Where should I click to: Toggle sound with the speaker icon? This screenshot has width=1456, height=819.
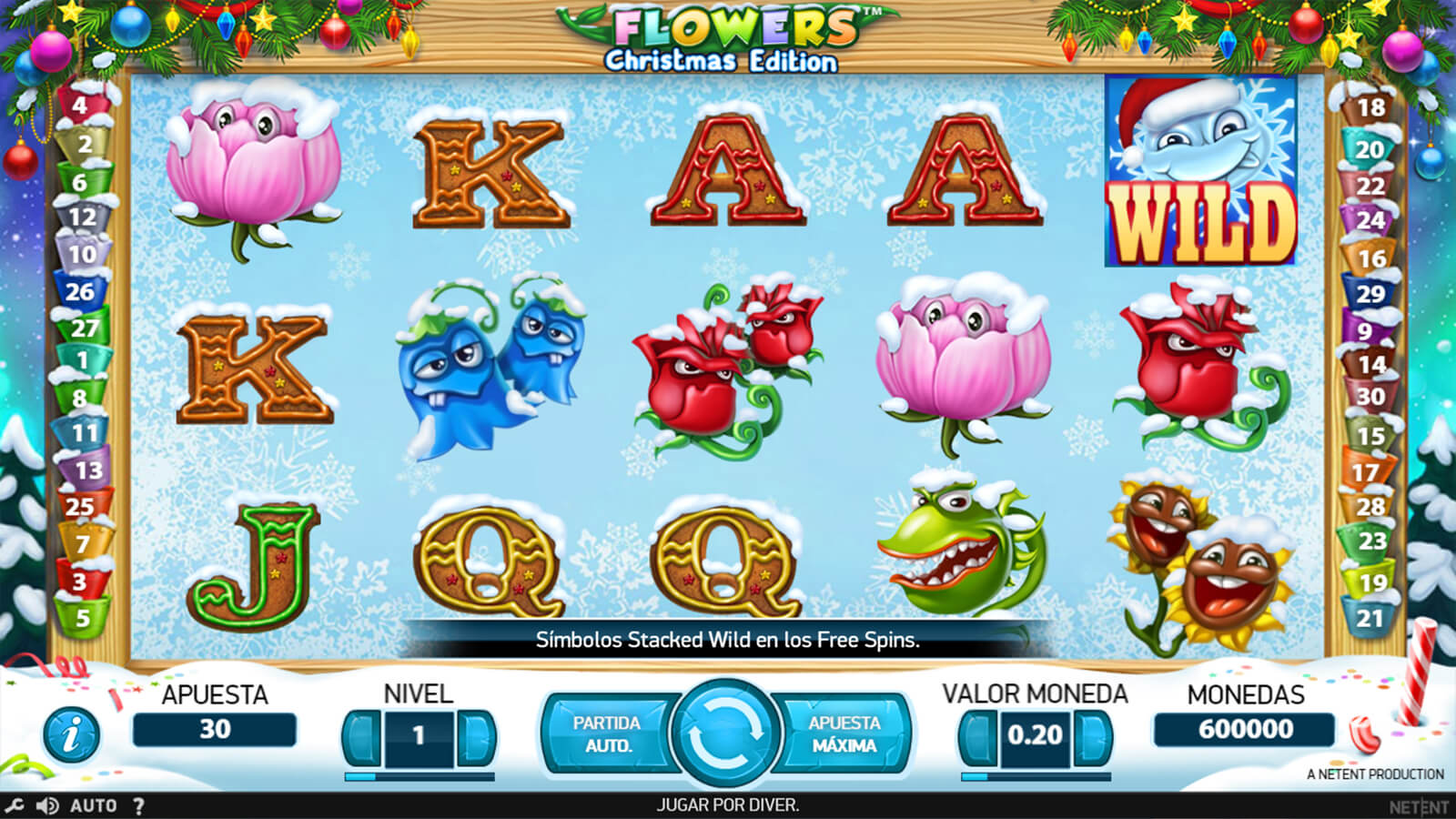(x=46, y=805)
